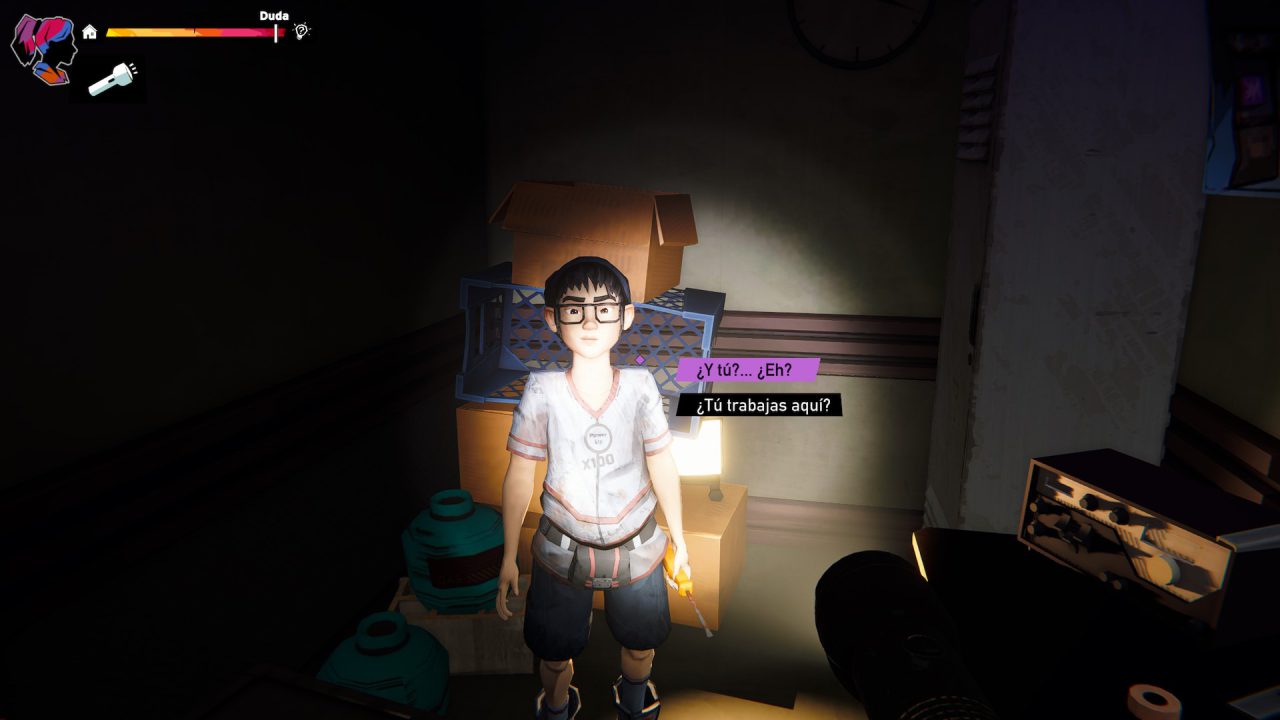Image resolution: width=1280 pixels, height=720 pixels.
Task: Click the white marker on the Duda meter
Action: (275, 32)
